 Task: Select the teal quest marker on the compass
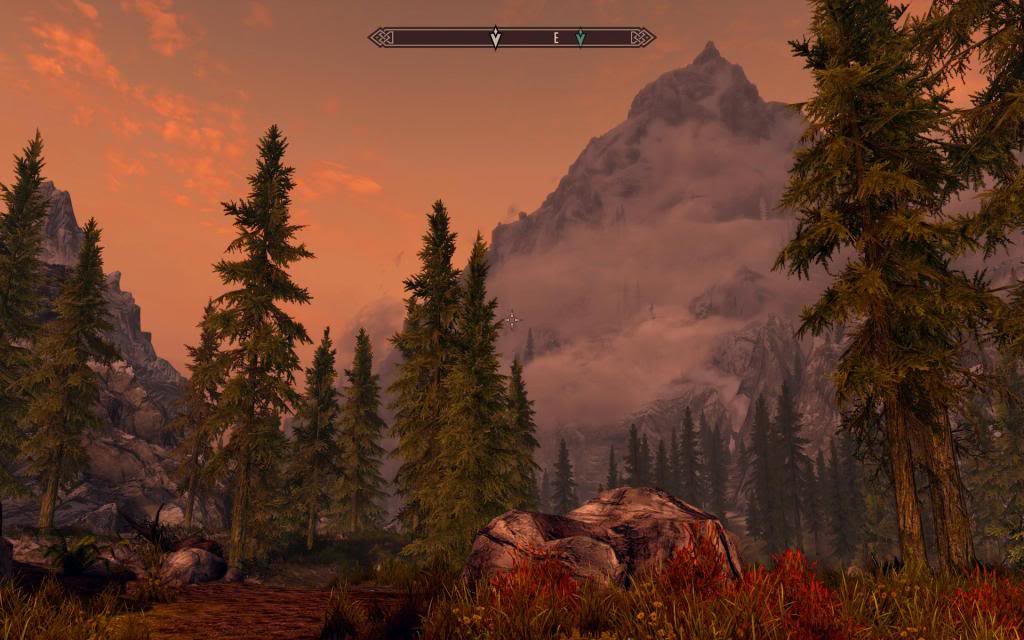(x=580, y=38)
